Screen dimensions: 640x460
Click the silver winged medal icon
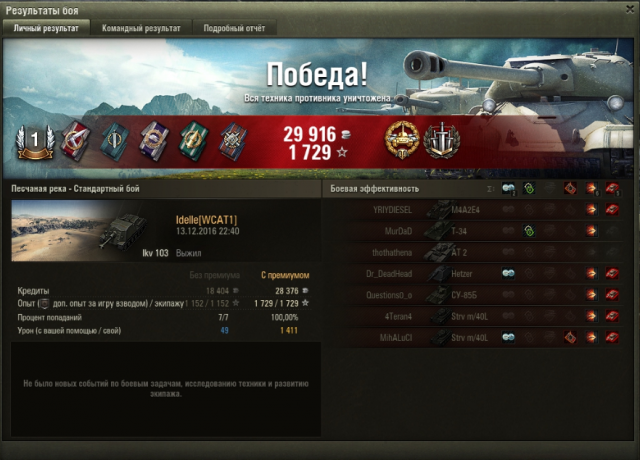(x=440, y=141)
